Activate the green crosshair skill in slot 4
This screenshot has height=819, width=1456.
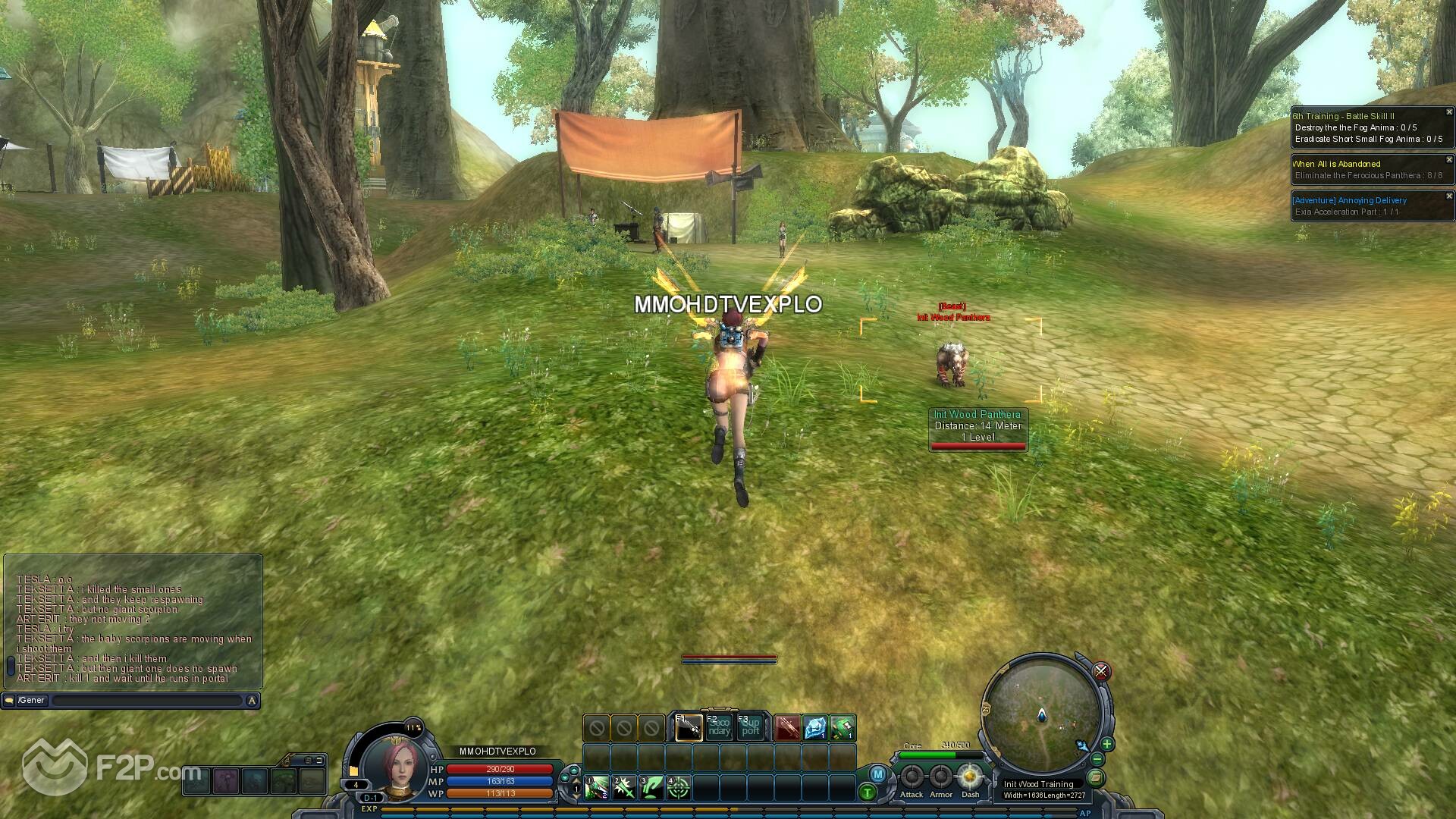tap(678, 787)
